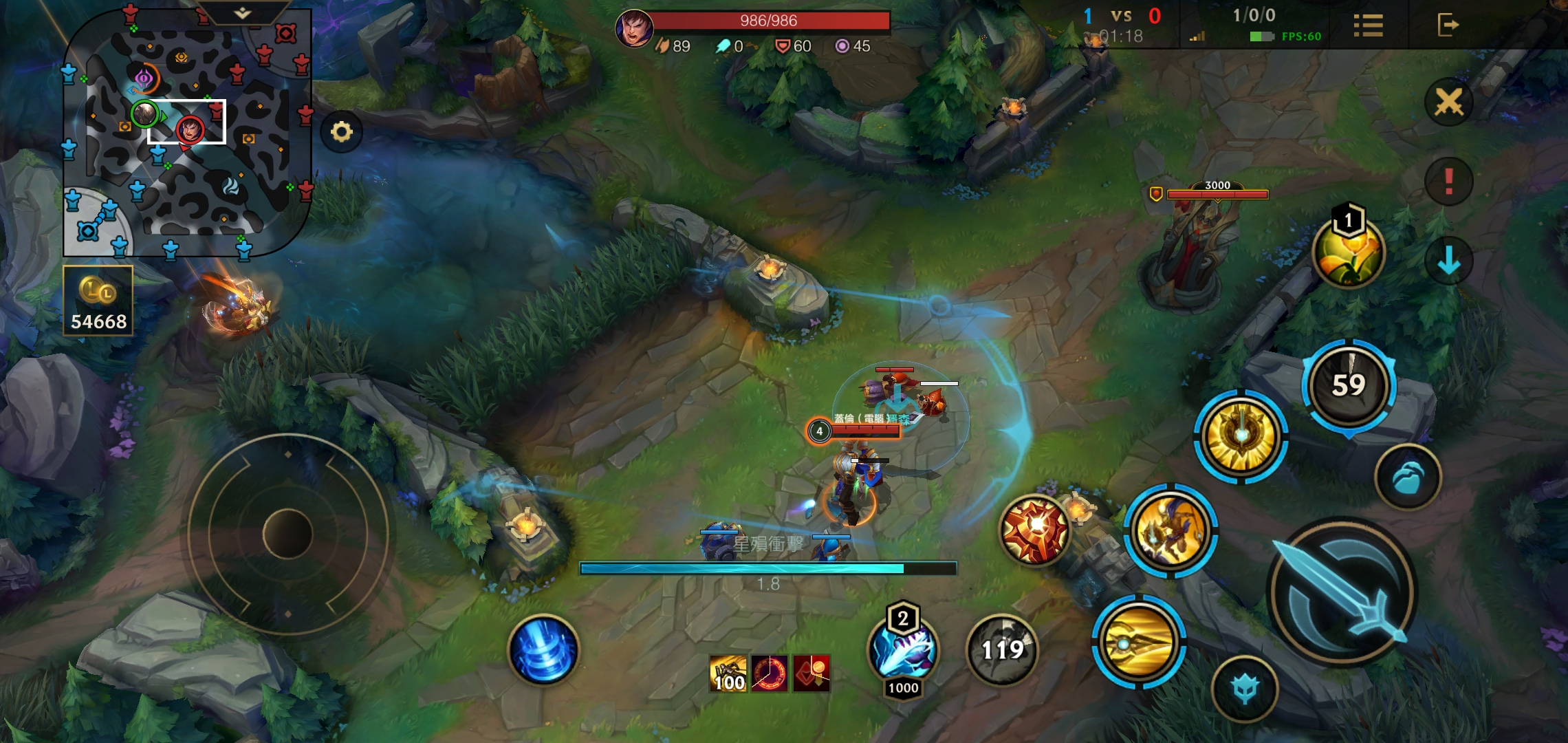Collapse the minimap with the arrow tab
This screenshot has height=743, width=1568.
pos(242,13)
